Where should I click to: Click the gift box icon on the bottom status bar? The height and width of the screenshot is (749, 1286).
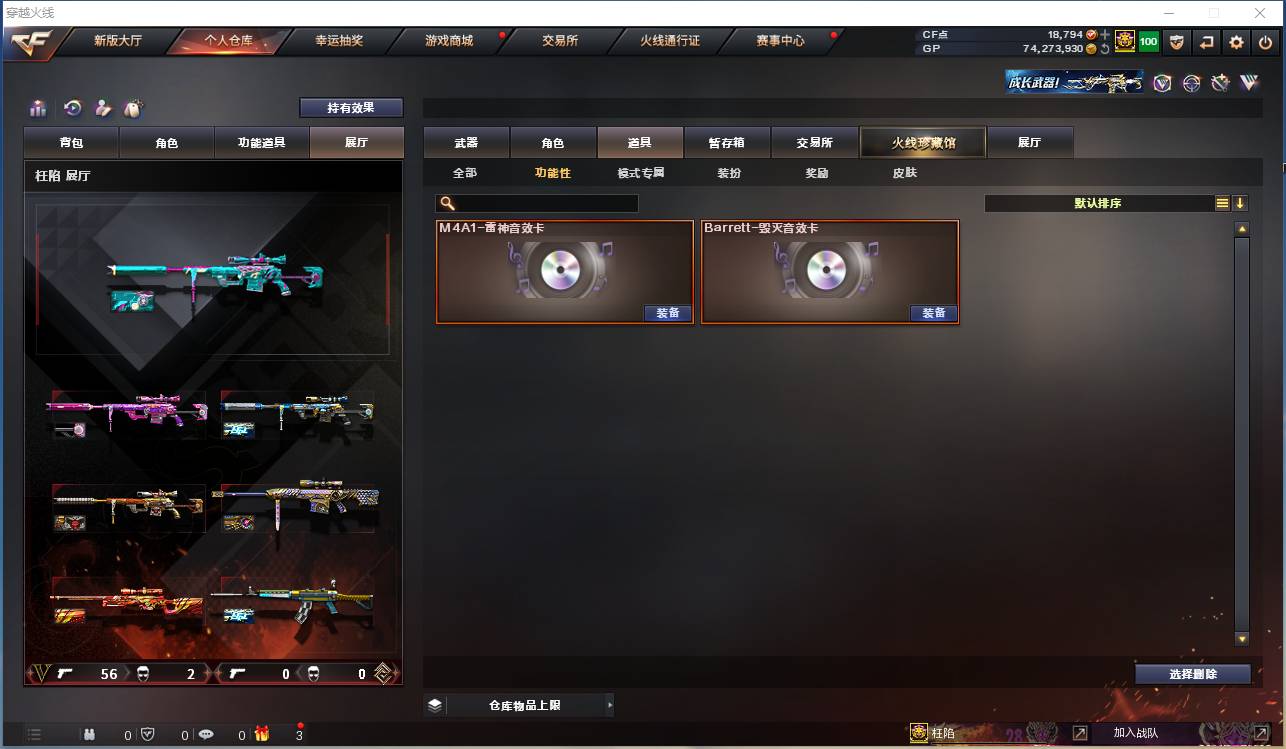coord(261,735)
